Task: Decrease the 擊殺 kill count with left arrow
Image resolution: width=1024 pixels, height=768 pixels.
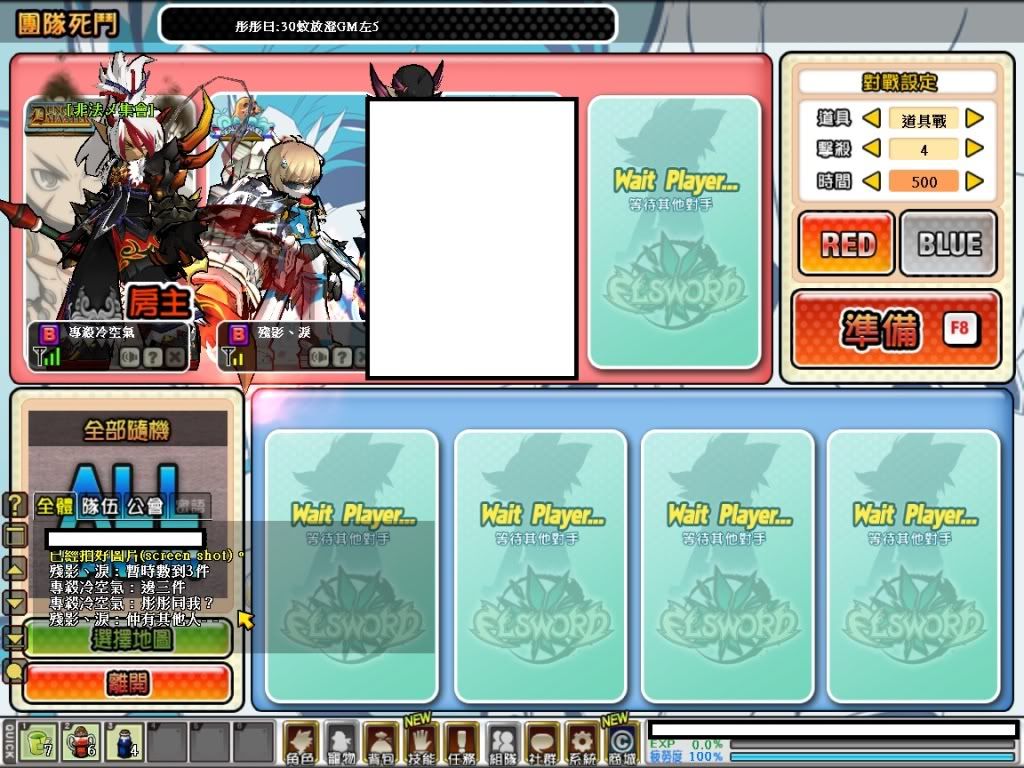Action: point(871,150)
